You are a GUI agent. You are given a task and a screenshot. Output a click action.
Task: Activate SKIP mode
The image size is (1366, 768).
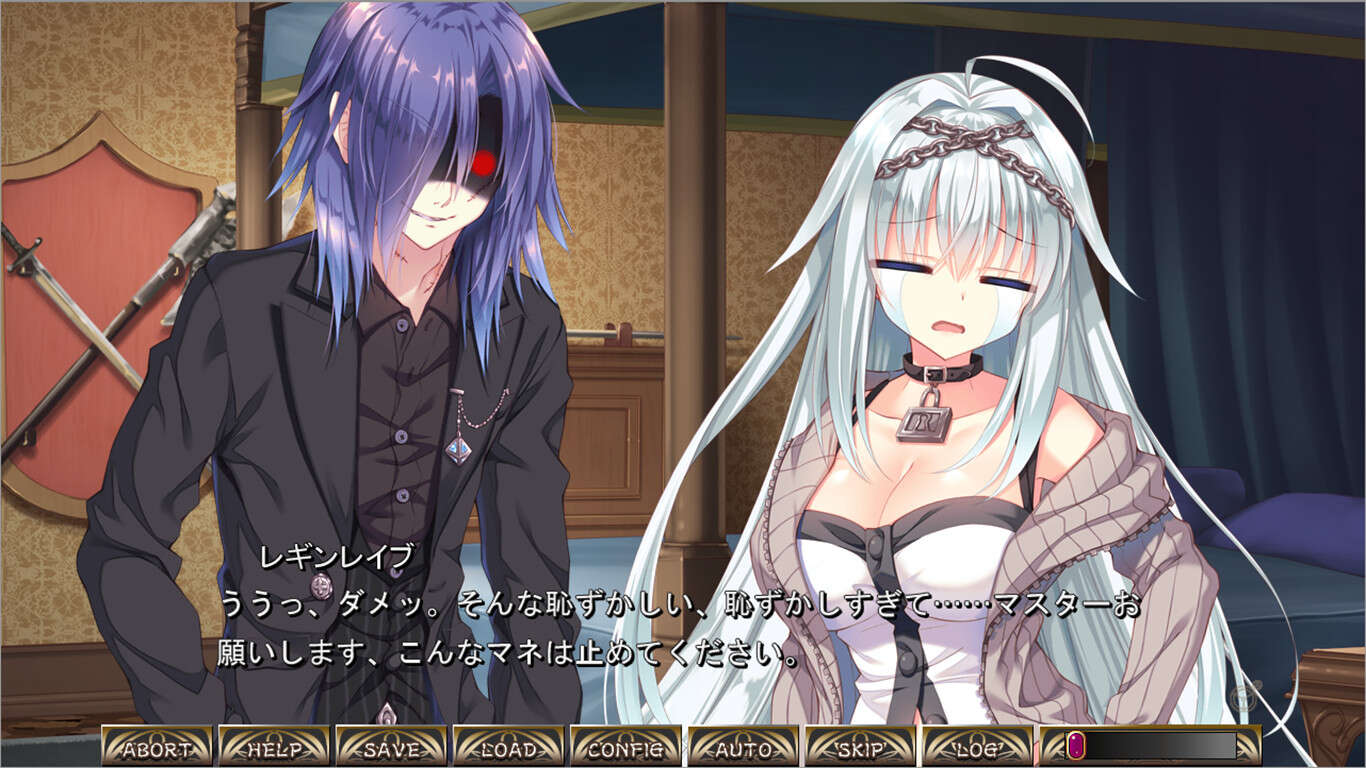coord(860,747)
